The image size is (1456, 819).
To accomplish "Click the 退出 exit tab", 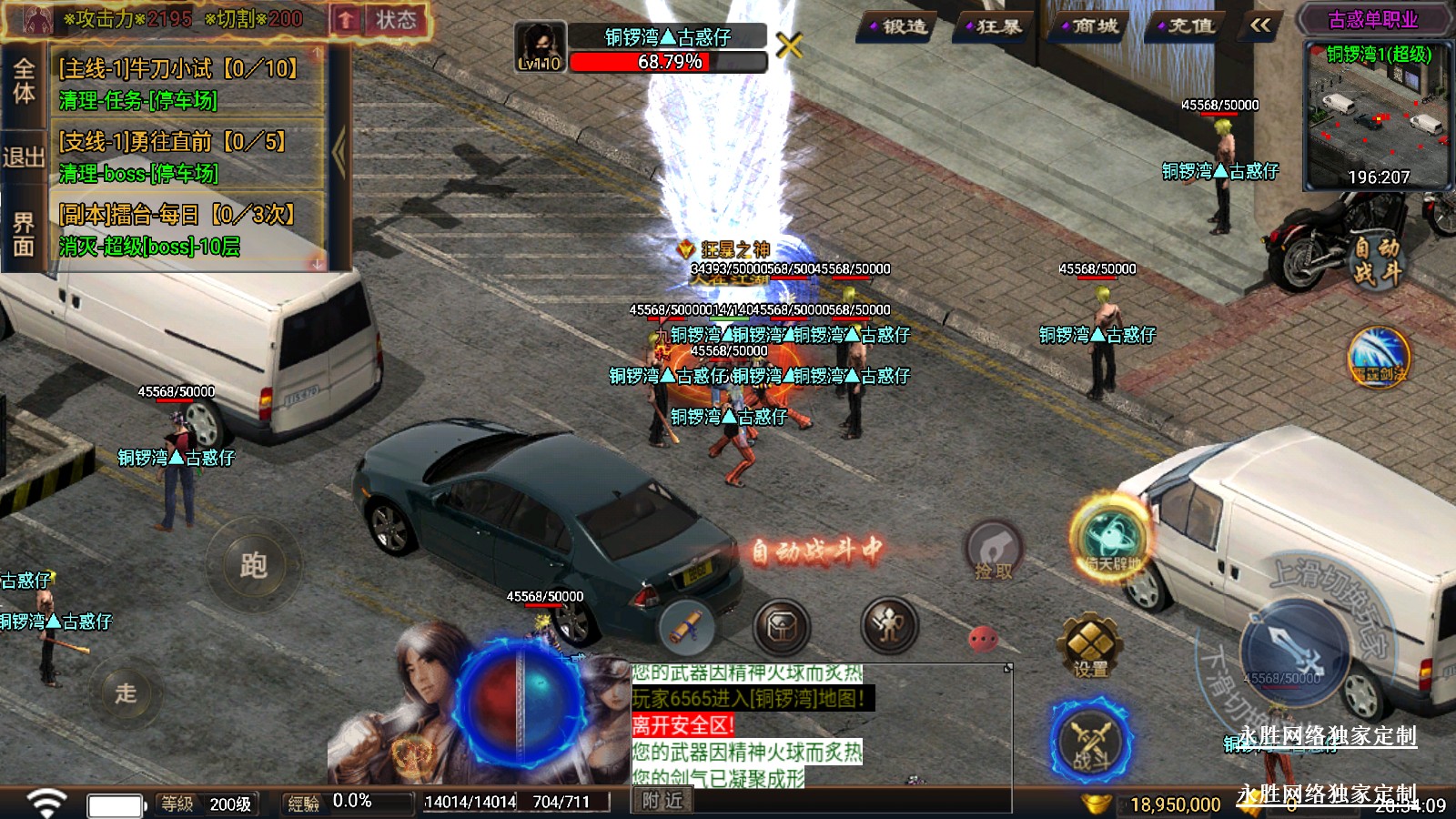I will coord(23,157).
